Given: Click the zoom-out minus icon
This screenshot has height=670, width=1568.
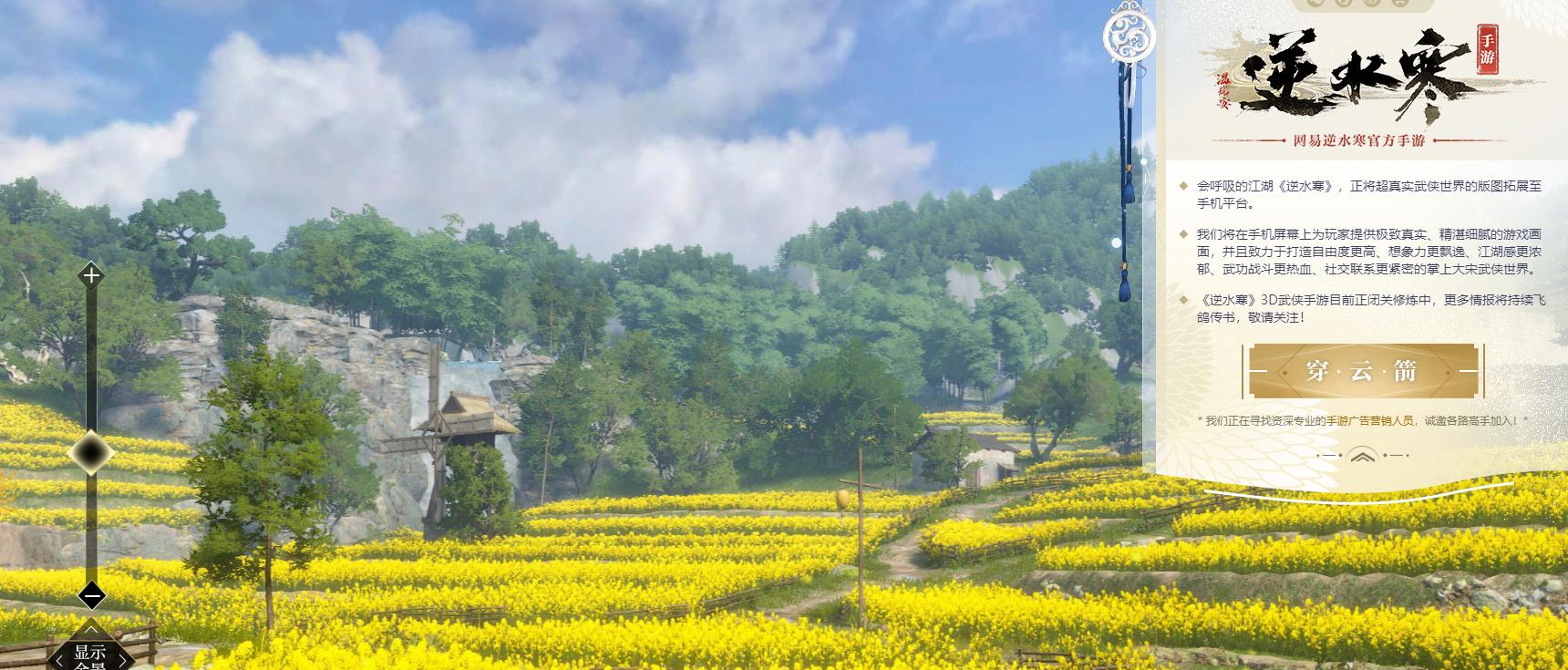Looking at the screenshot, I should coord(91,593).
